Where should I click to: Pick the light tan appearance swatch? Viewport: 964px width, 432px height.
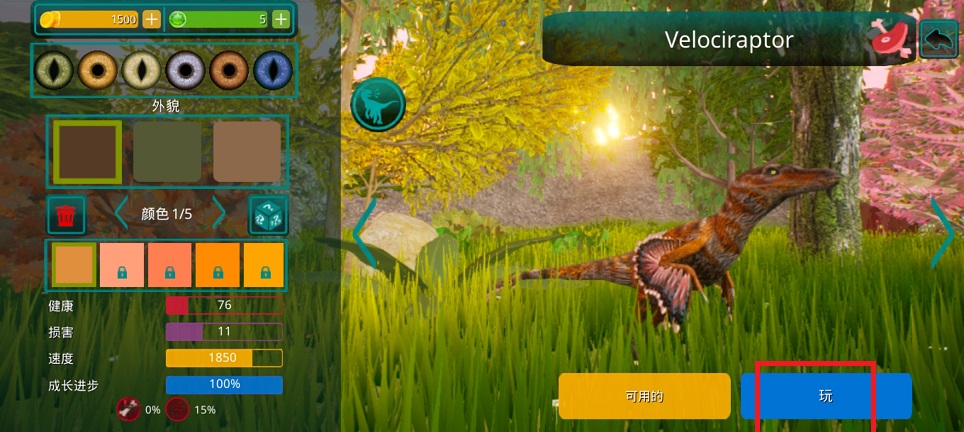(247, 152)
